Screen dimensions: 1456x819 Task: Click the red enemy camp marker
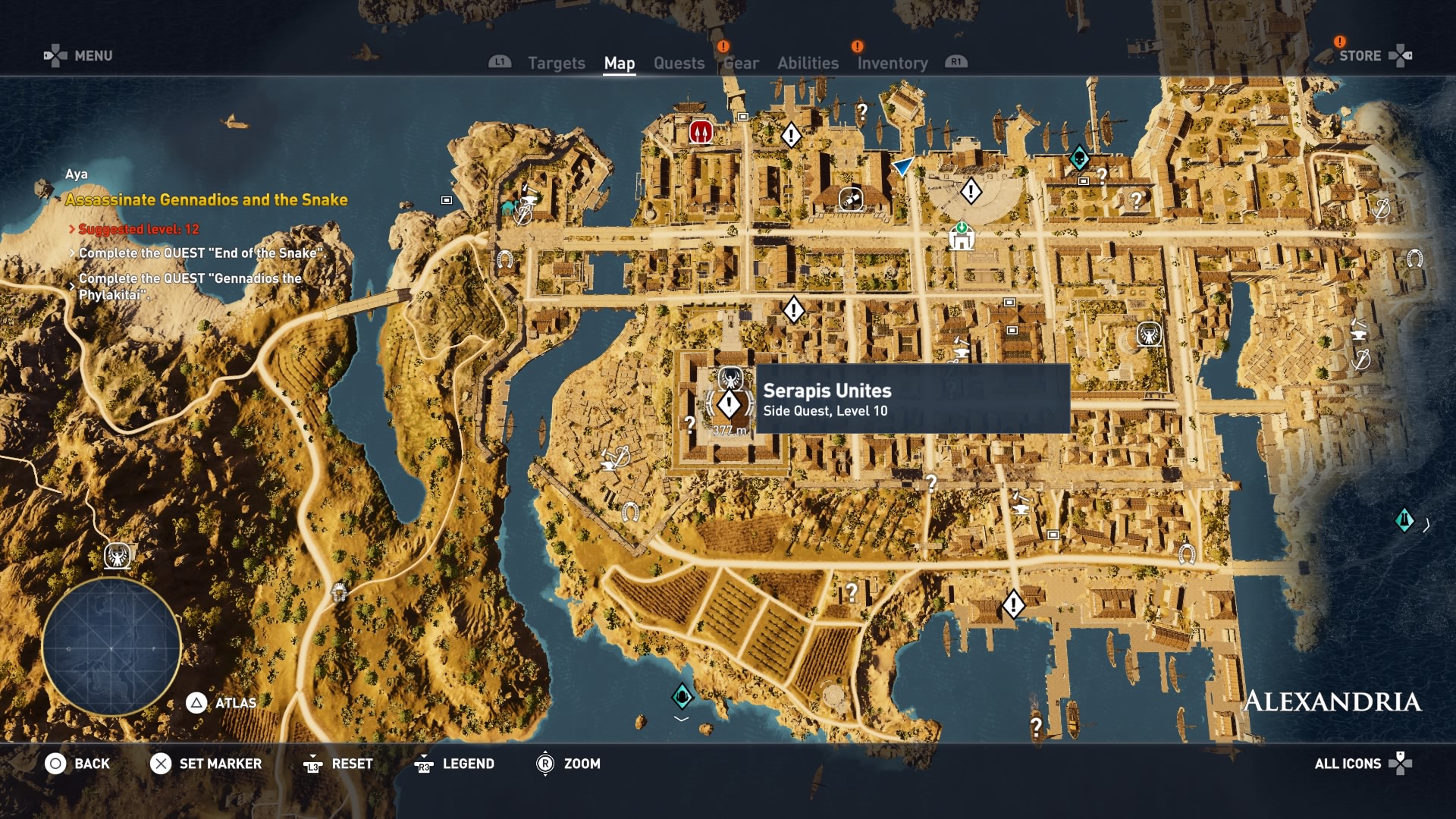pos(701,132)
